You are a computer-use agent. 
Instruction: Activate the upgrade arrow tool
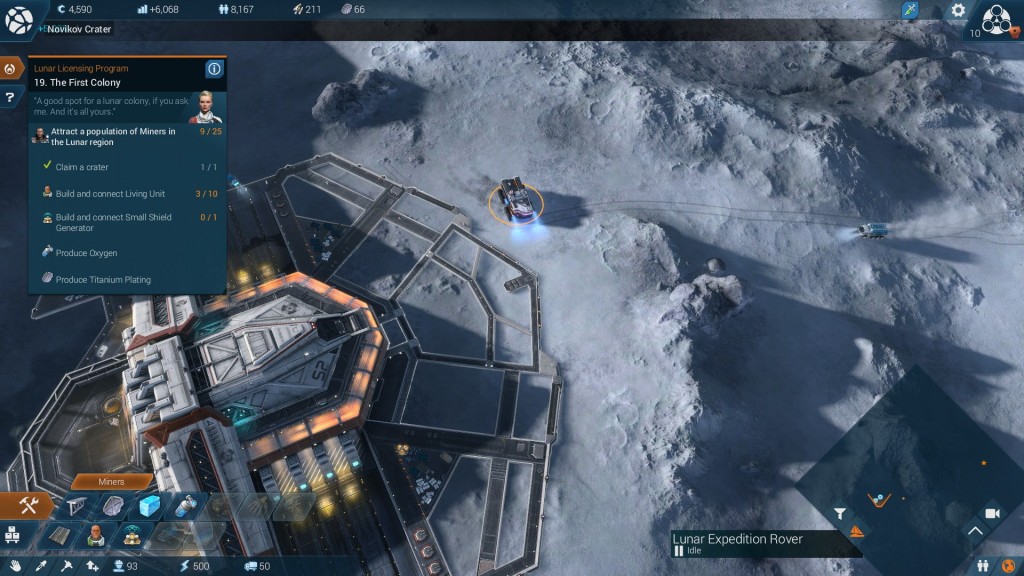(92, 566)
